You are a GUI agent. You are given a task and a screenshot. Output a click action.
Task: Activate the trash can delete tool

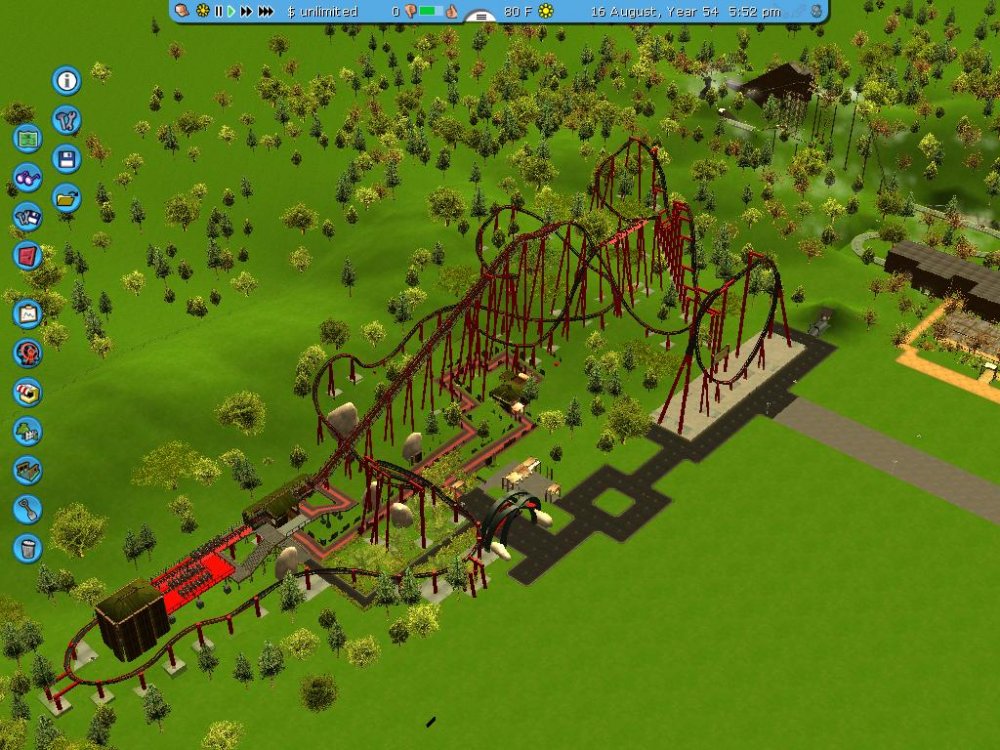pos(27,548)
